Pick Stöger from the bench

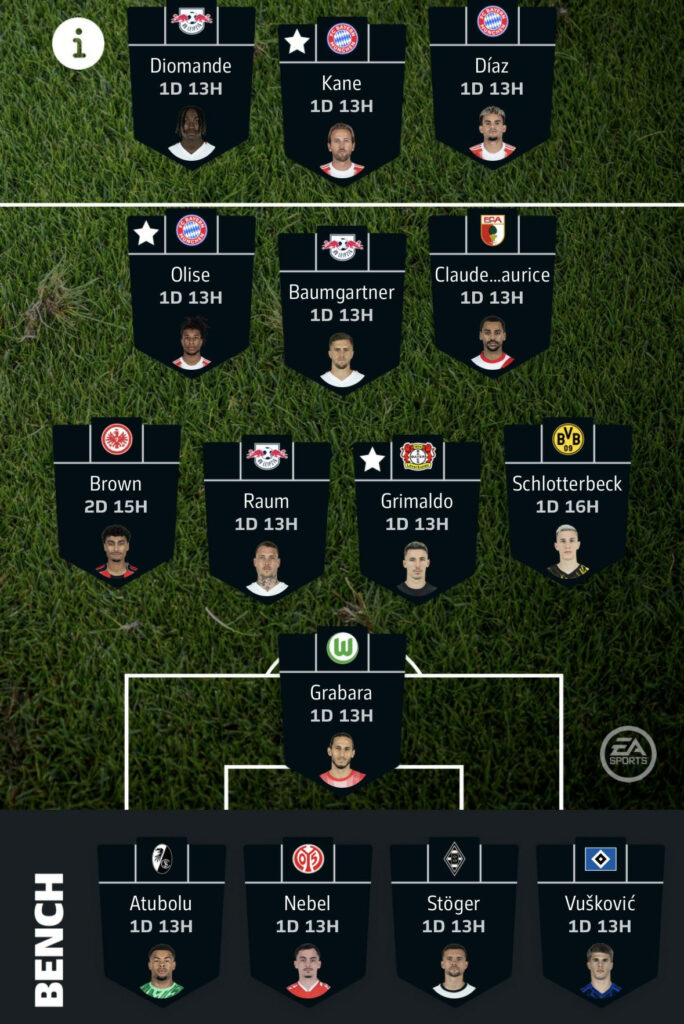click(453, 922)
